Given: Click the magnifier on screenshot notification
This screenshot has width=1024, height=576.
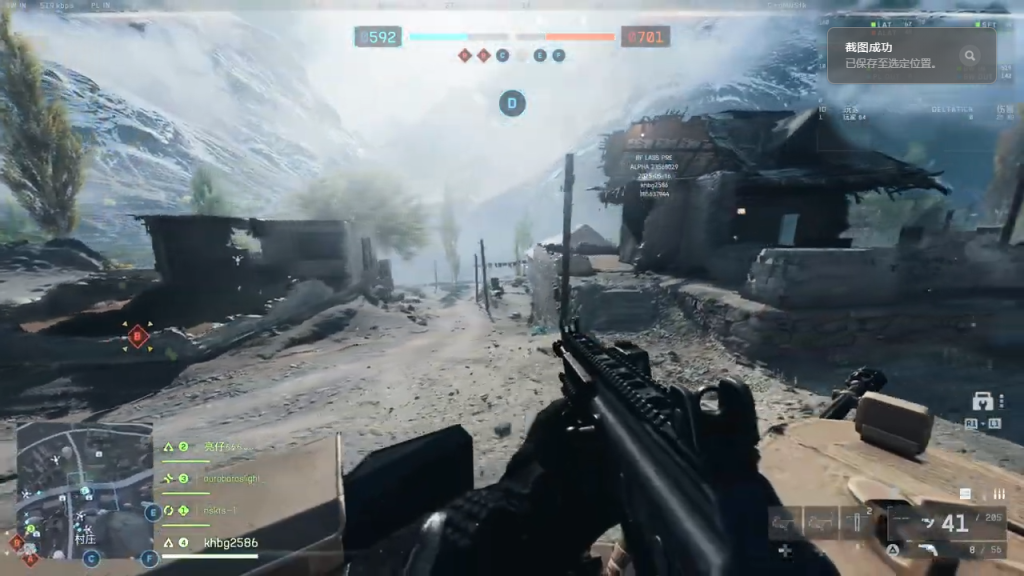Looking at the screenshot, I should (968, 56).
